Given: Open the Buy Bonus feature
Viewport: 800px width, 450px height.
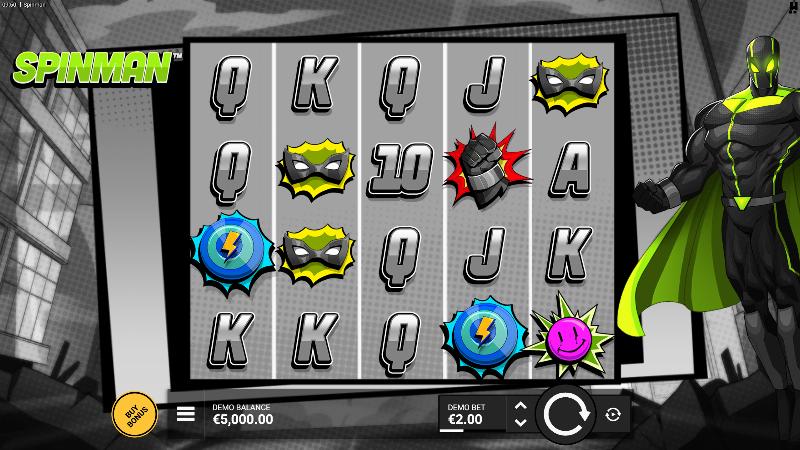Looking at the screenshot, I should pos(130,413).
